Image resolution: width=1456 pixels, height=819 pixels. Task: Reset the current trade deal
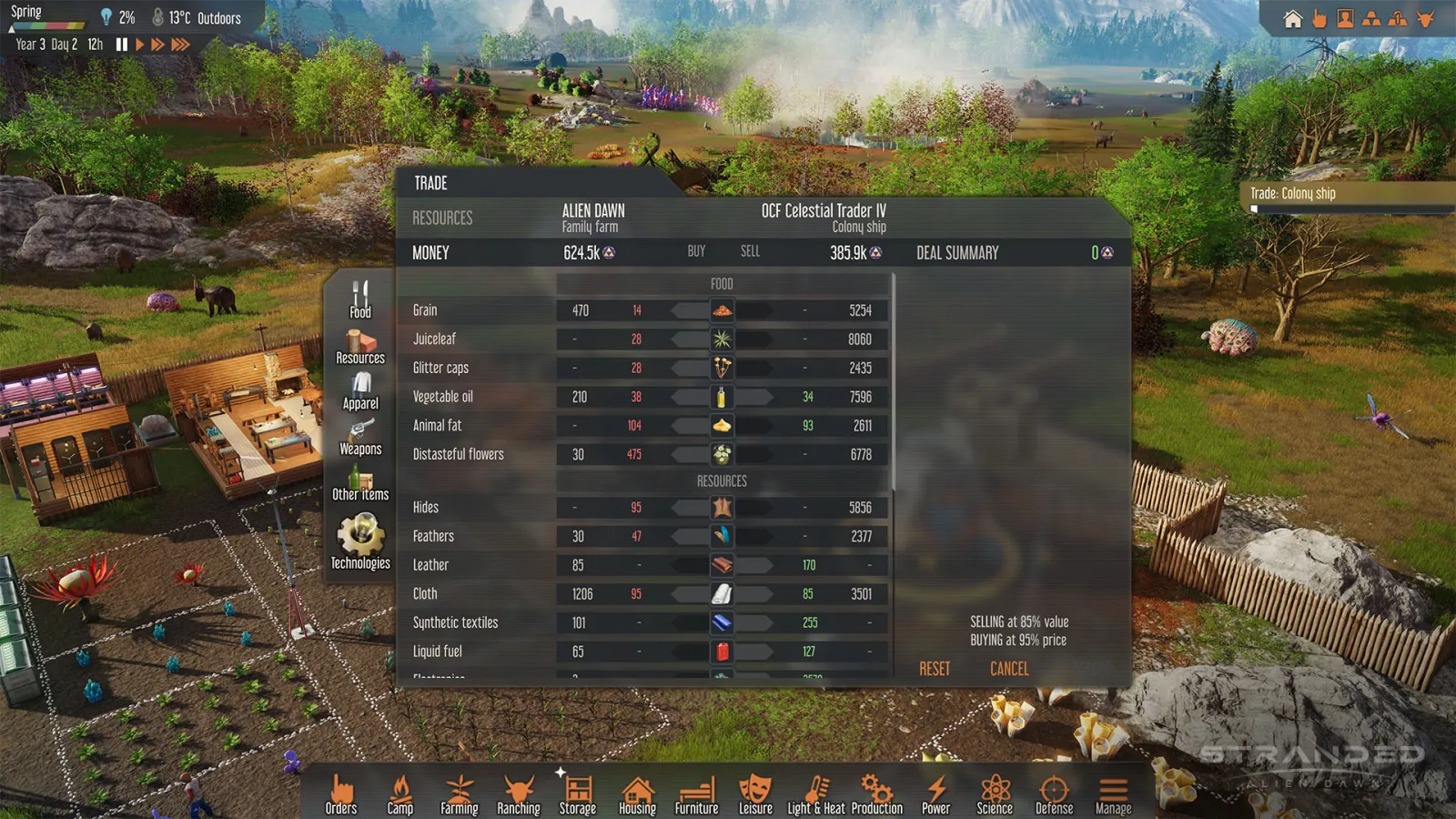point(934,669)
